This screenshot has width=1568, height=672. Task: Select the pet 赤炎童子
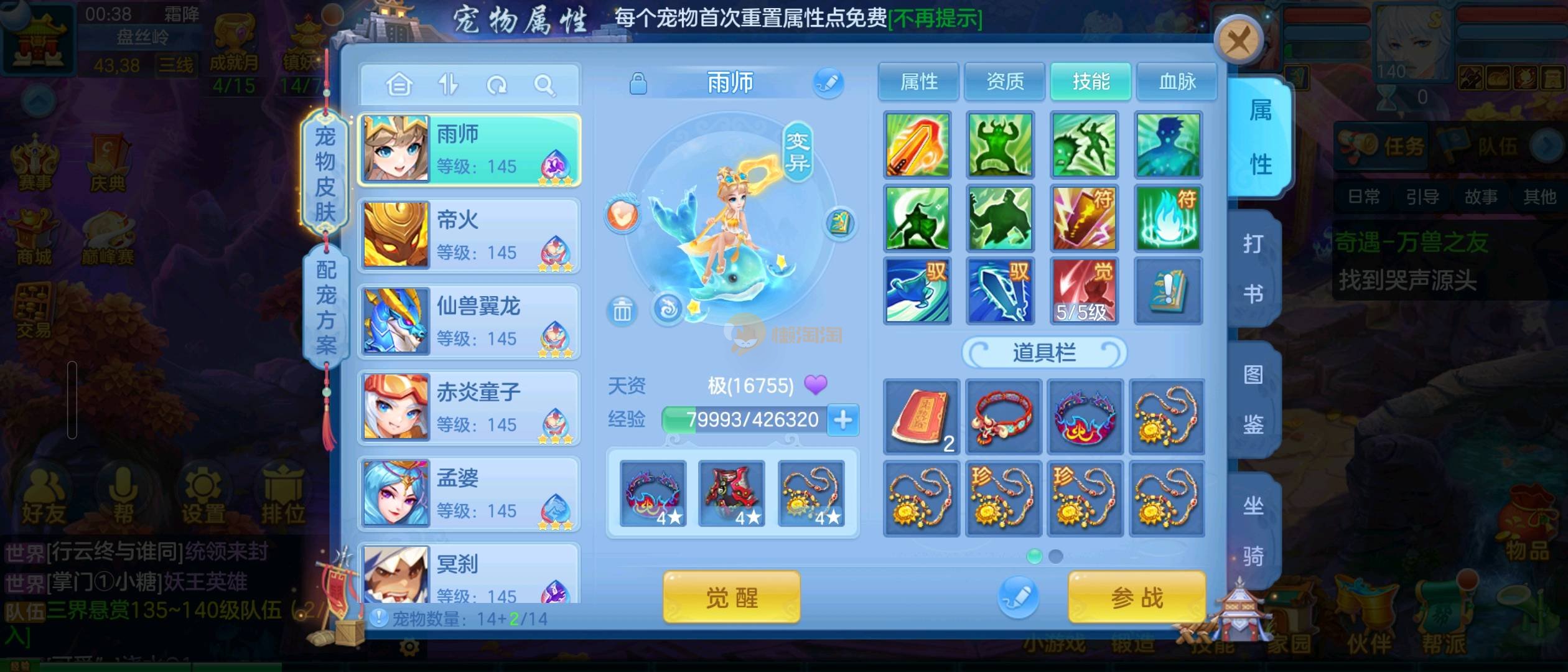(469, 408)
